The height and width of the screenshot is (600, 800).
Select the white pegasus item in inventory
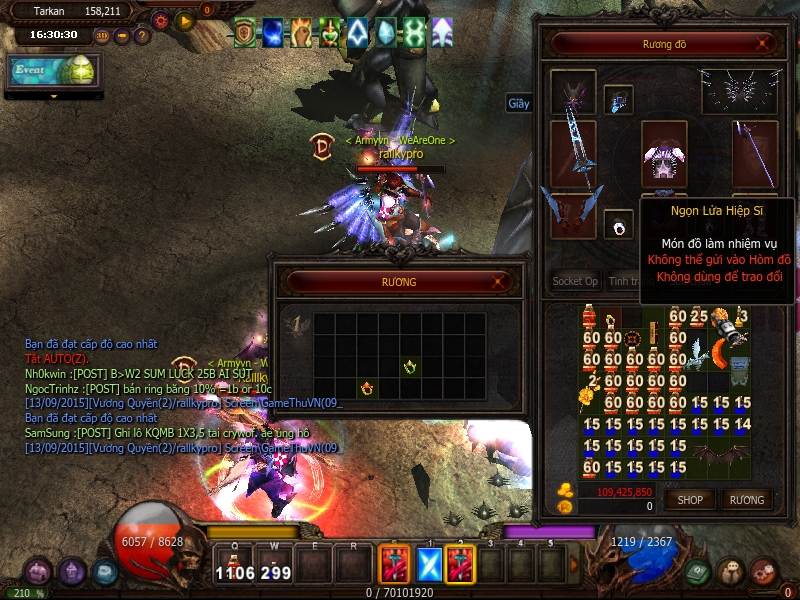click(x=698, y=353)
